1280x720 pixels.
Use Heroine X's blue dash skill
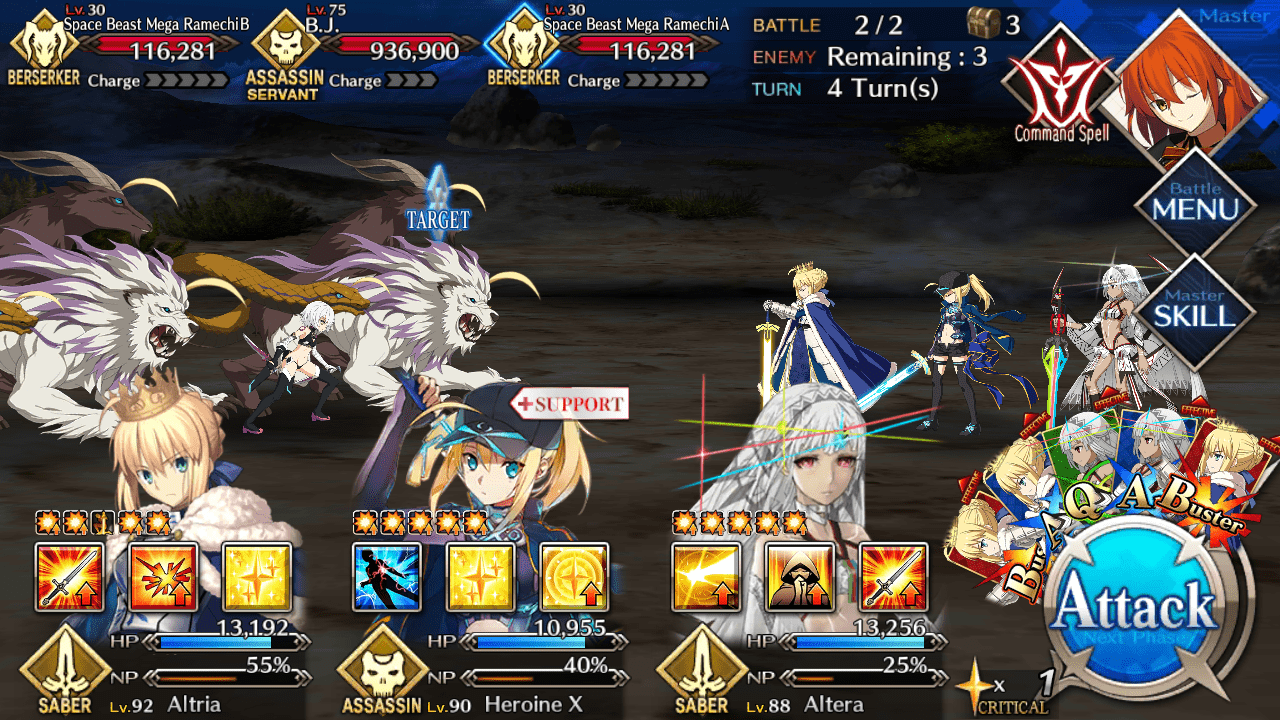[x=387, y=577]
